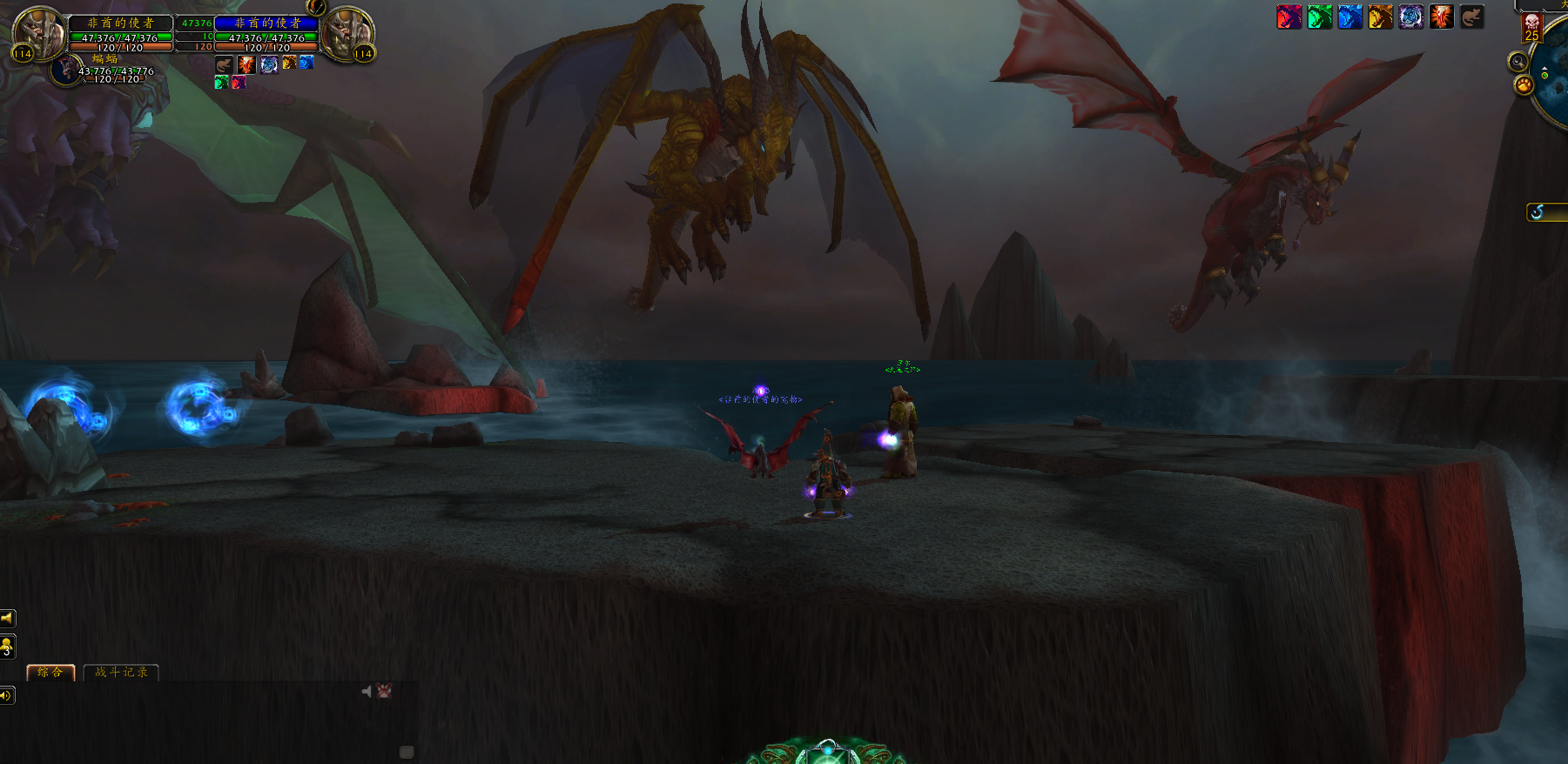The width and height of the screenshot is (1568, 764).
Task: Select the 蝙蝠 pet frame
Action: coord(68,70)
